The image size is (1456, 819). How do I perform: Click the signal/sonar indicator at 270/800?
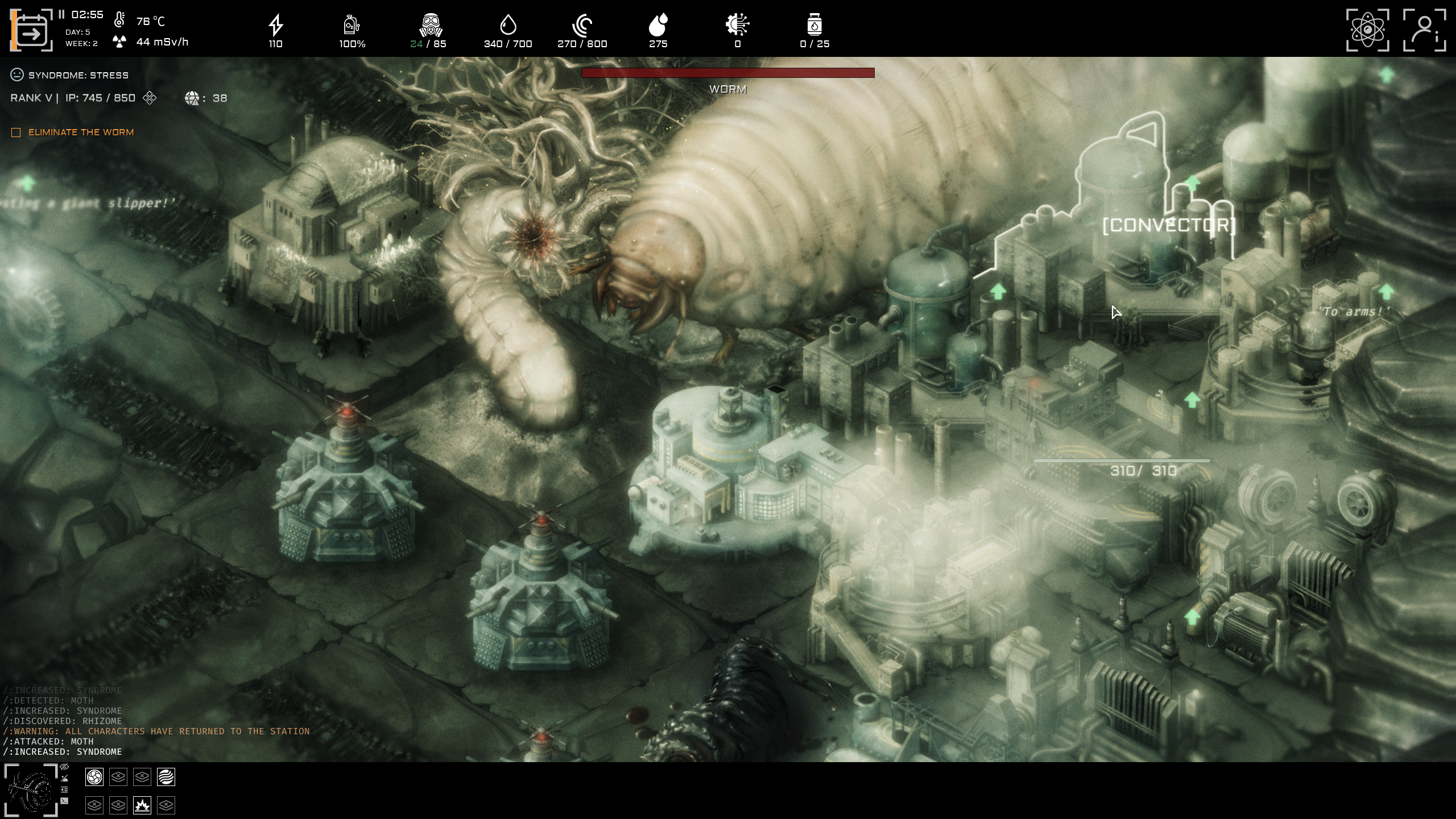click(583, 26)
